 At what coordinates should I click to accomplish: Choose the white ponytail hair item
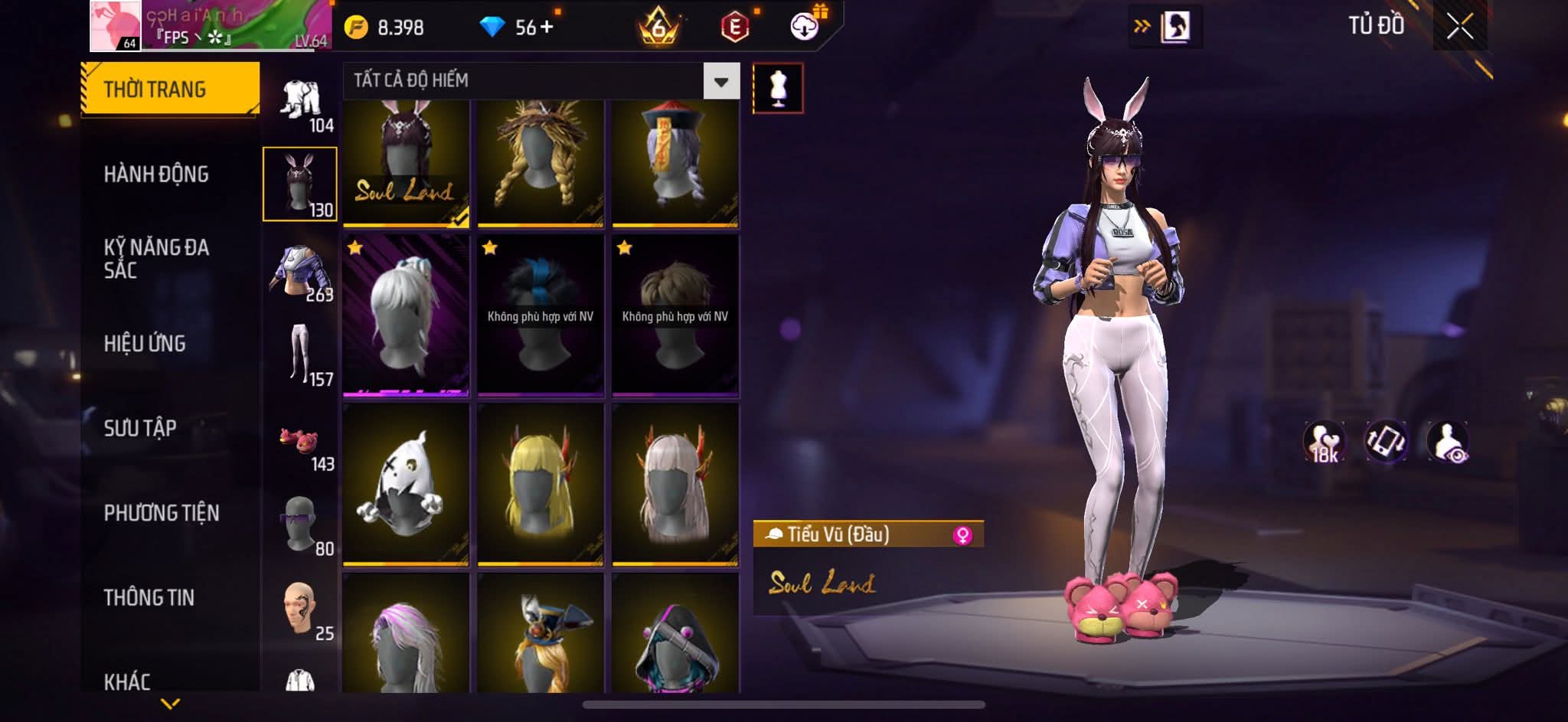point(406,315)
